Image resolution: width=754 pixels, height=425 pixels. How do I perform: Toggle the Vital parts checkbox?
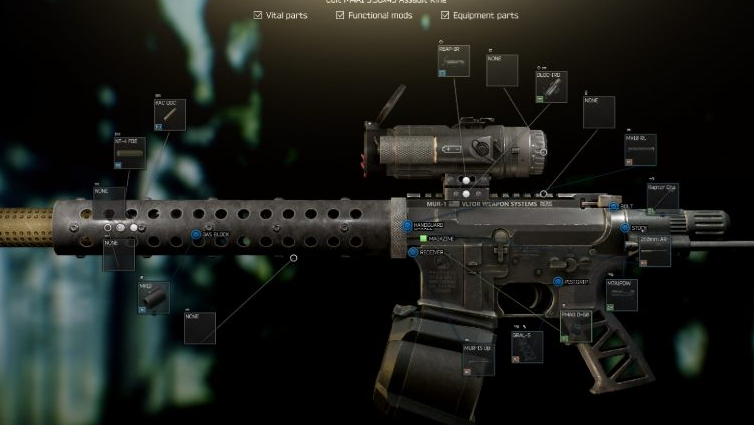(x=258, y=16)
